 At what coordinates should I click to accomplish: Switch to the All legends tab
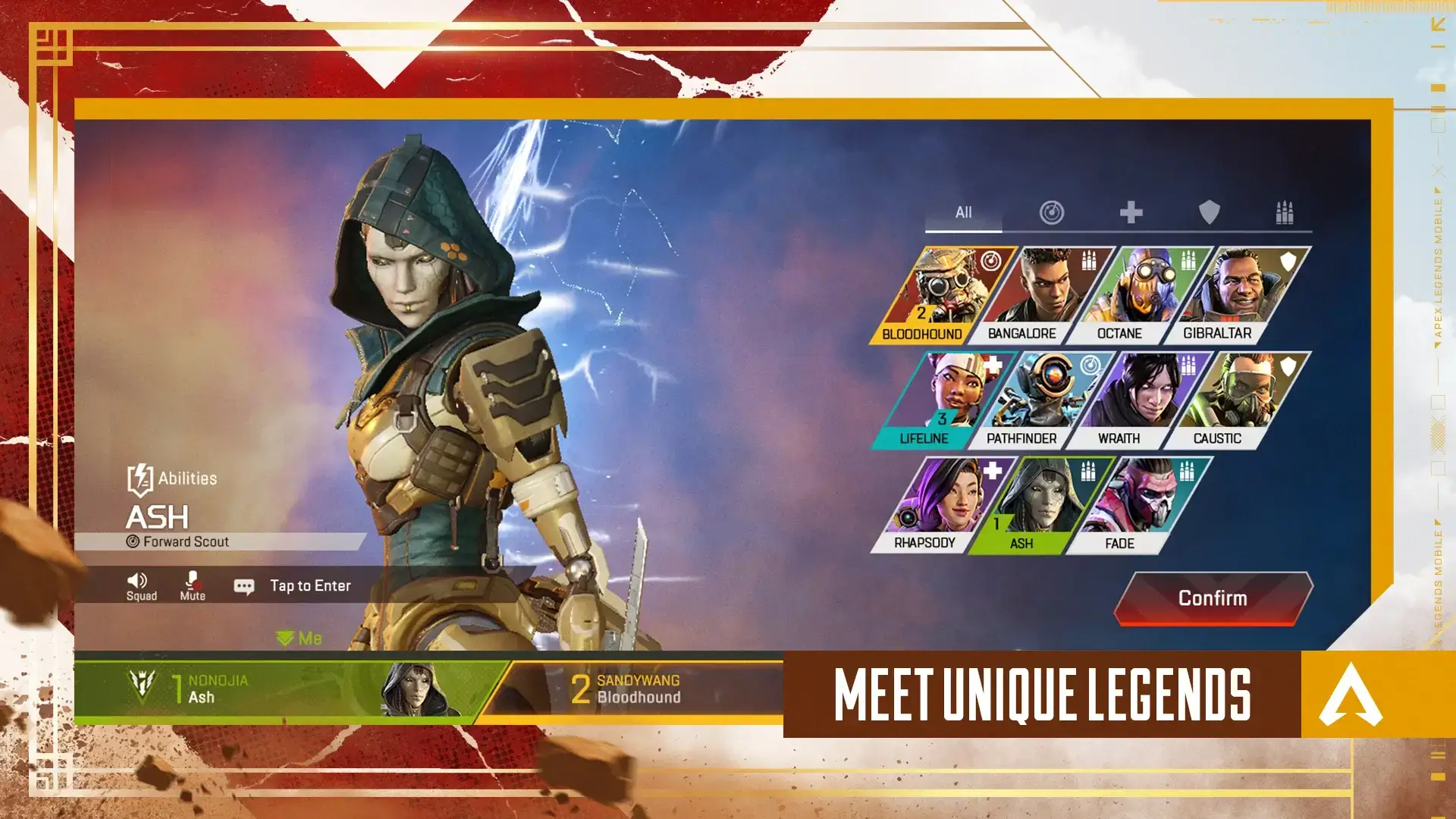click(964, 213)
